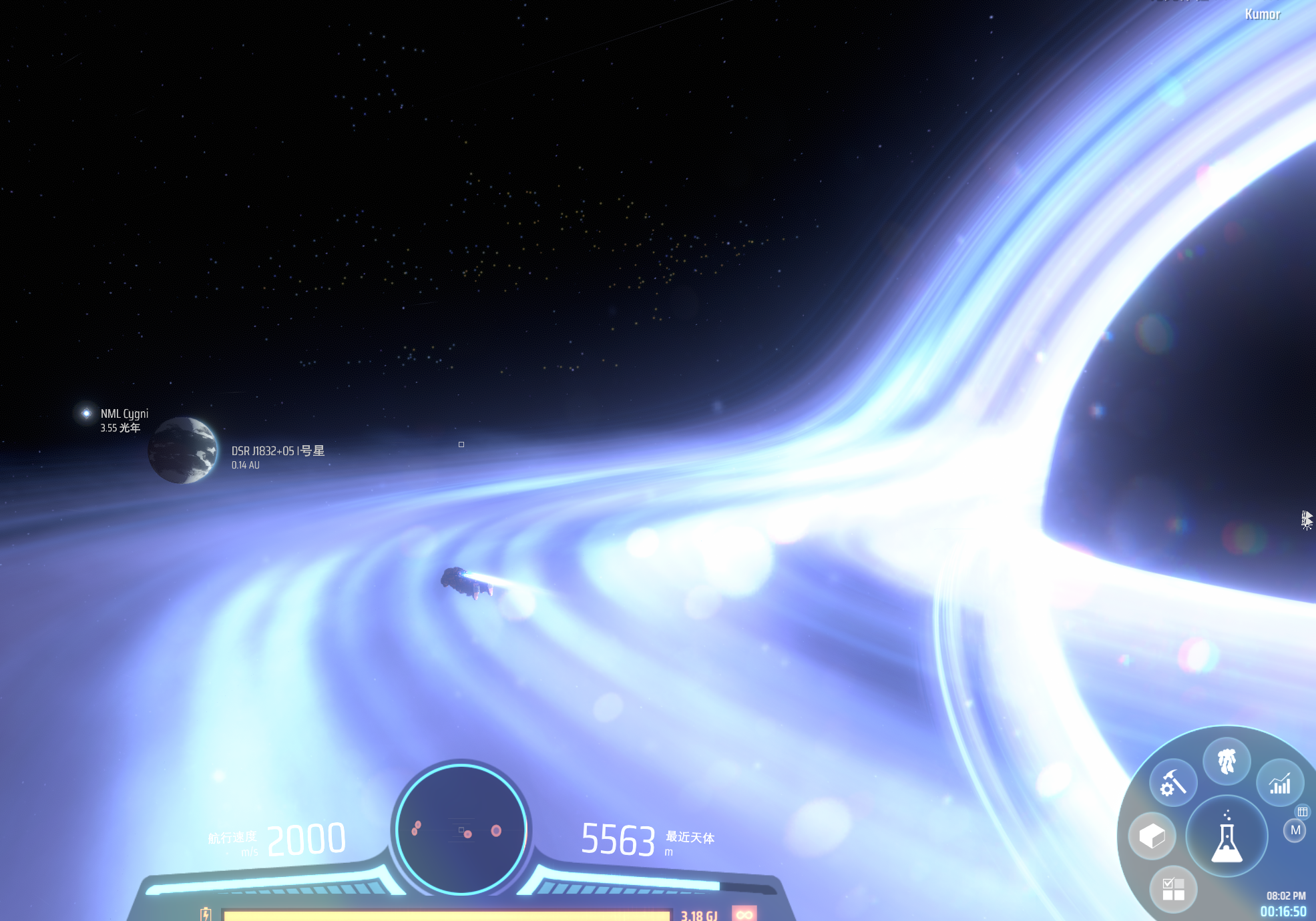Open the small table icon button
1316x921 pixels.
click(1302, 812)
